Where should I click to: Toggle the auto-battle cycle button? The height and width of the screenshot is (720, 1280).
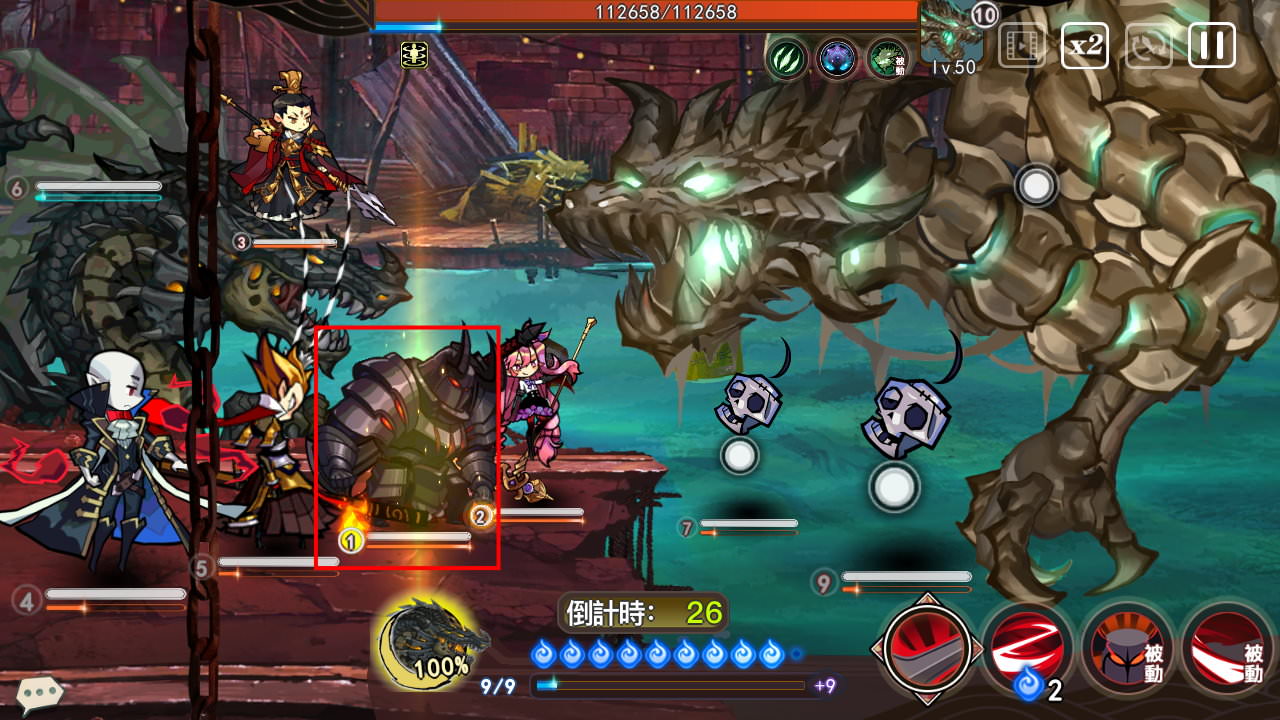1148,45
